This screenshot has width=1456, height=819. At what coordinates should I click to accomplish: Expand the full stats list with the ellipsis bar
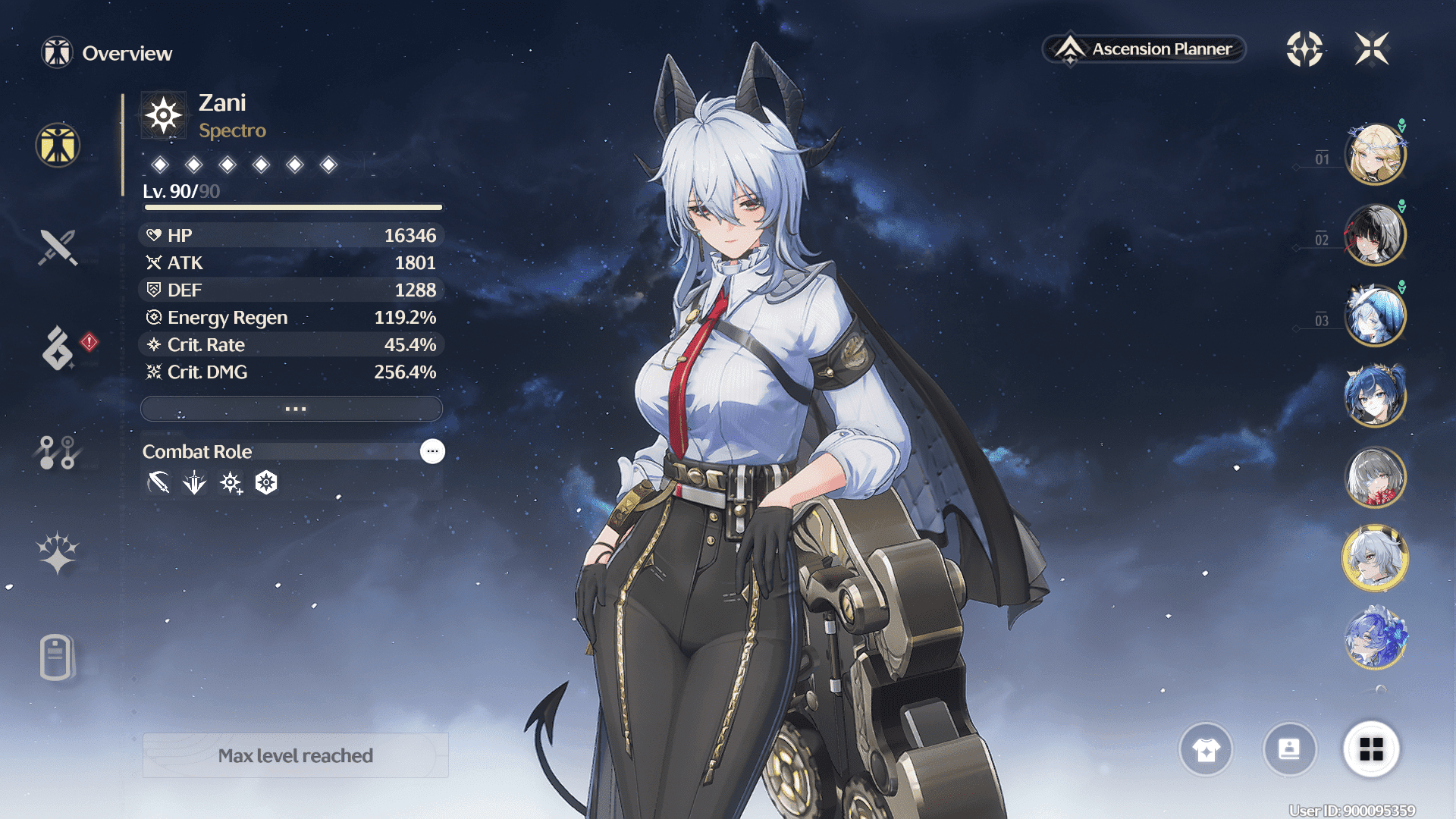292,409
